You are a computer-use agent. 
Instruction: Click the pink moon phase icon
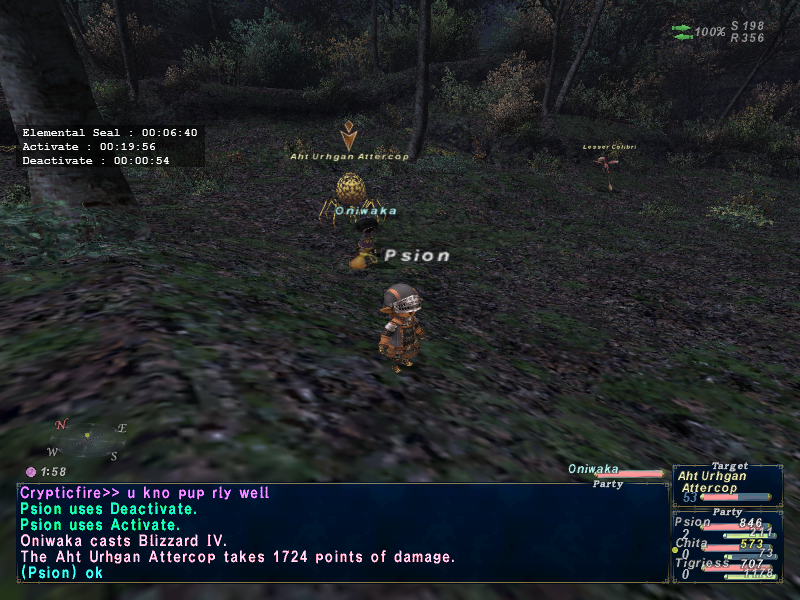(x=31, y=471)
